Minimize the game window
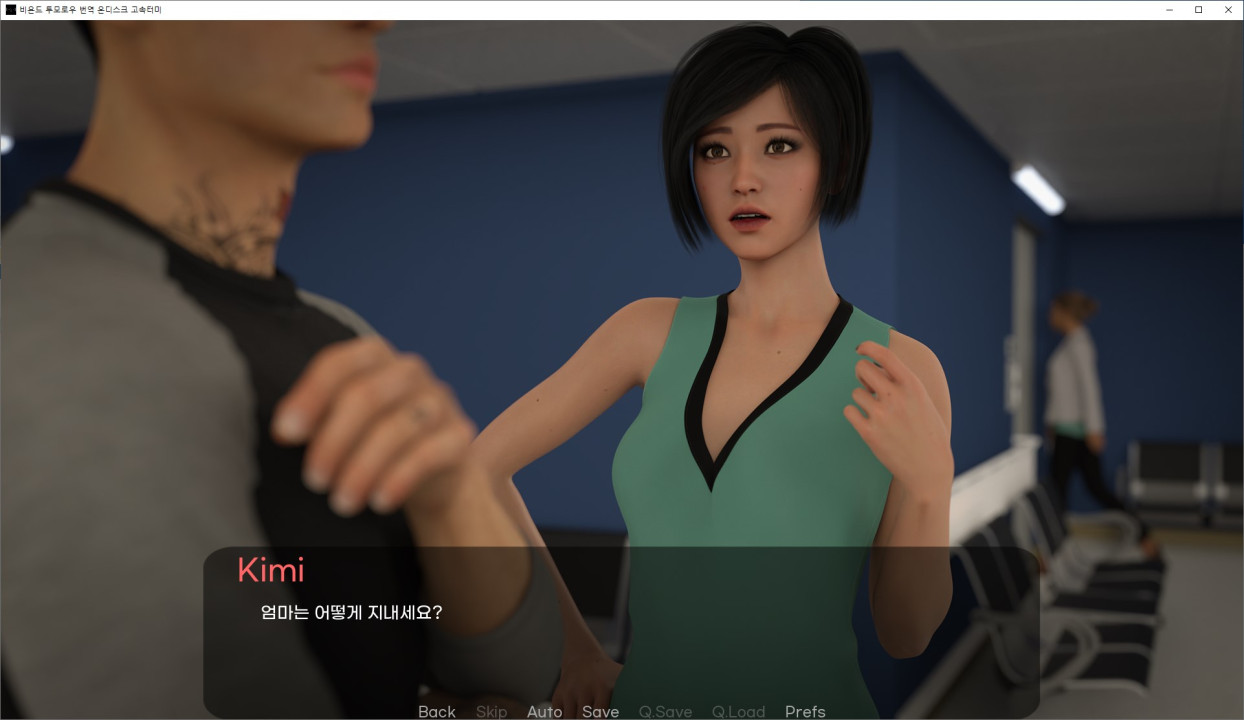Image resolution: width=1244 pixels, height=720 pixels. tap(1170, 10)
